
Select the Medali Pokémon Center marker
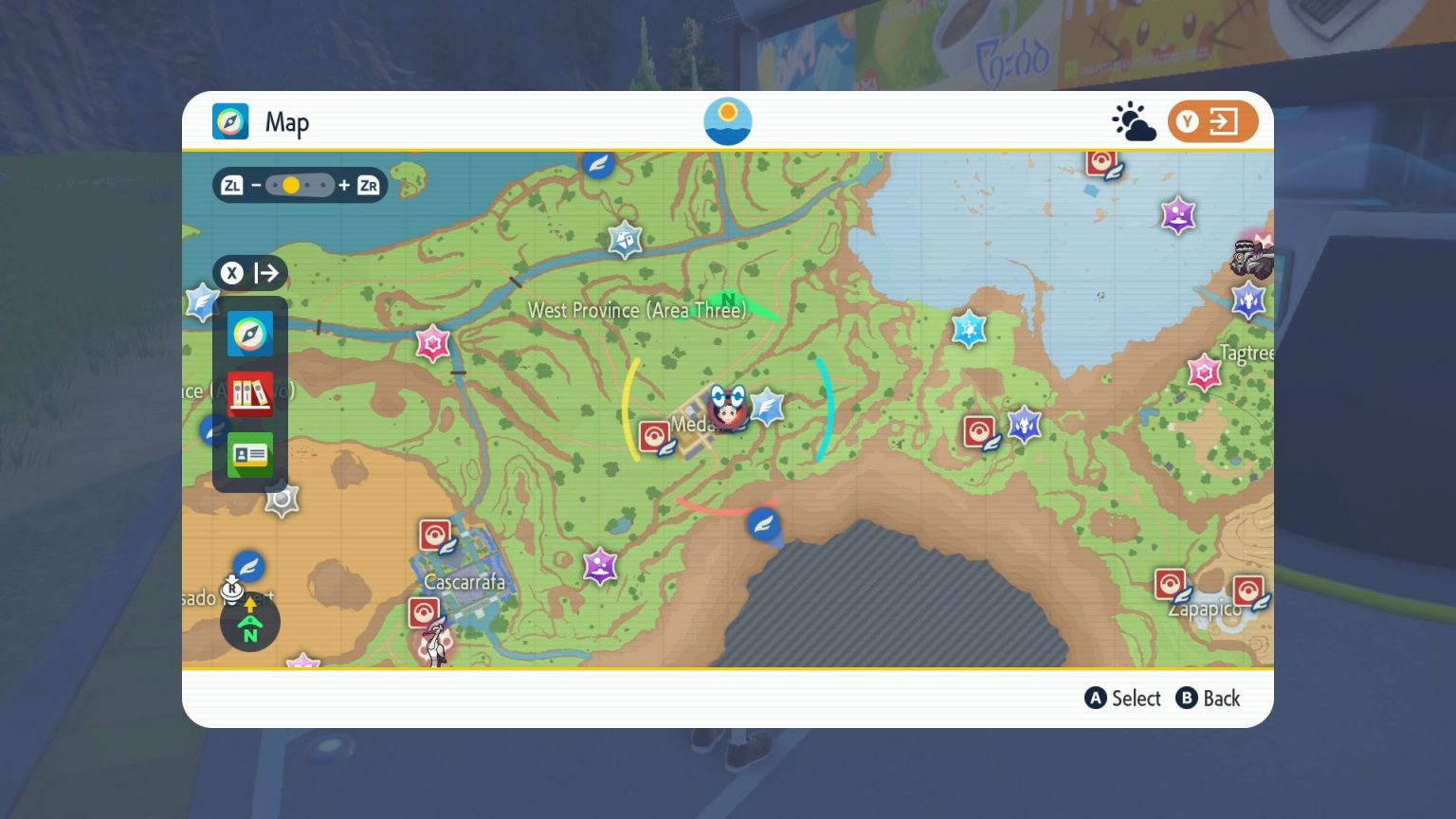click(x=654, y=436)
